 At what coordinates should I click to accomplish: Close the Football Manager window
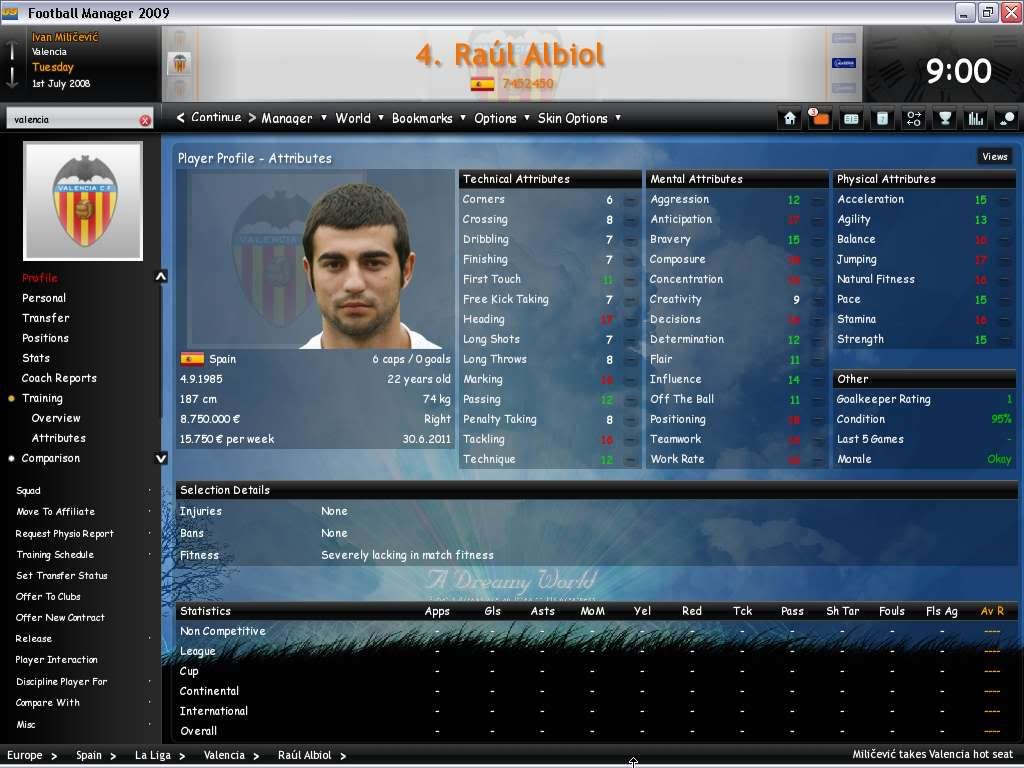(1008, 12)
